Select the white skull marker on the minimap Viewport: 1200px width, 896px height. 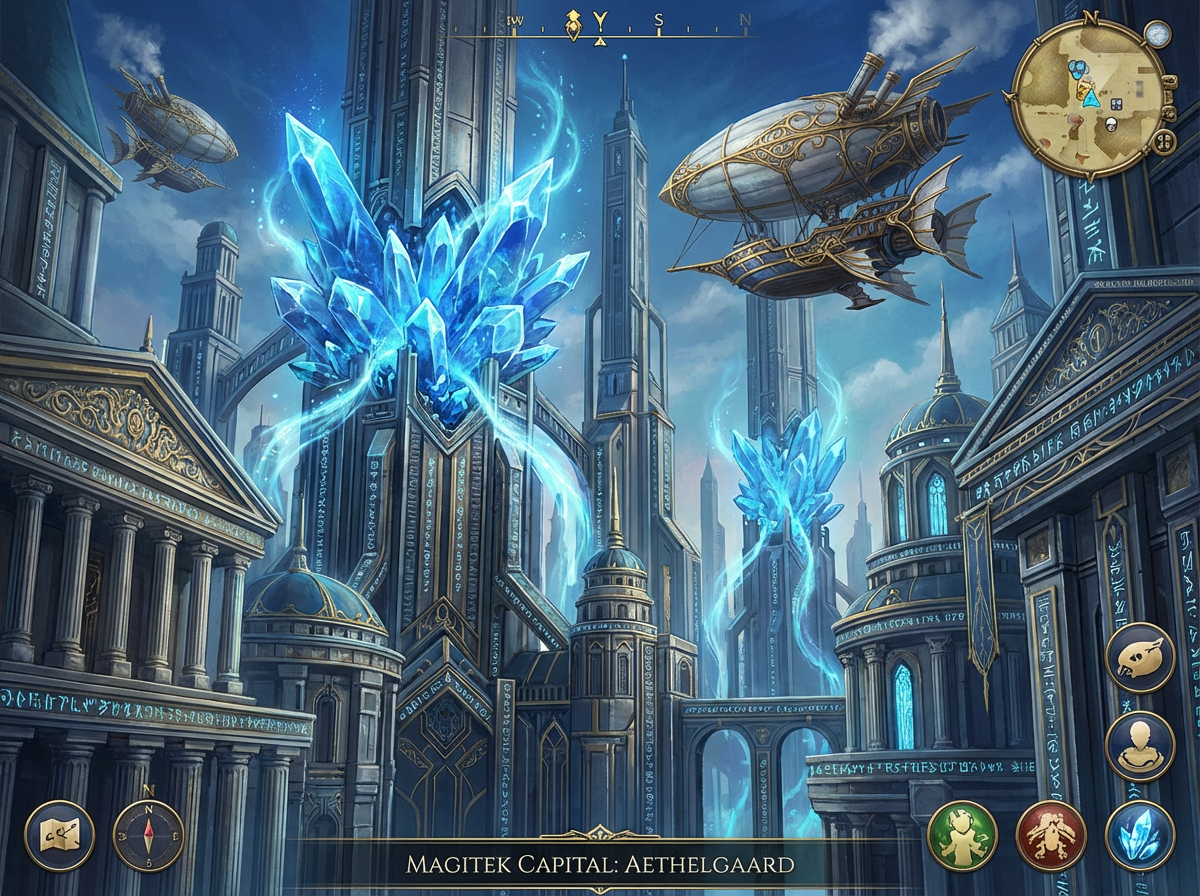click(x=1111, y=124)
